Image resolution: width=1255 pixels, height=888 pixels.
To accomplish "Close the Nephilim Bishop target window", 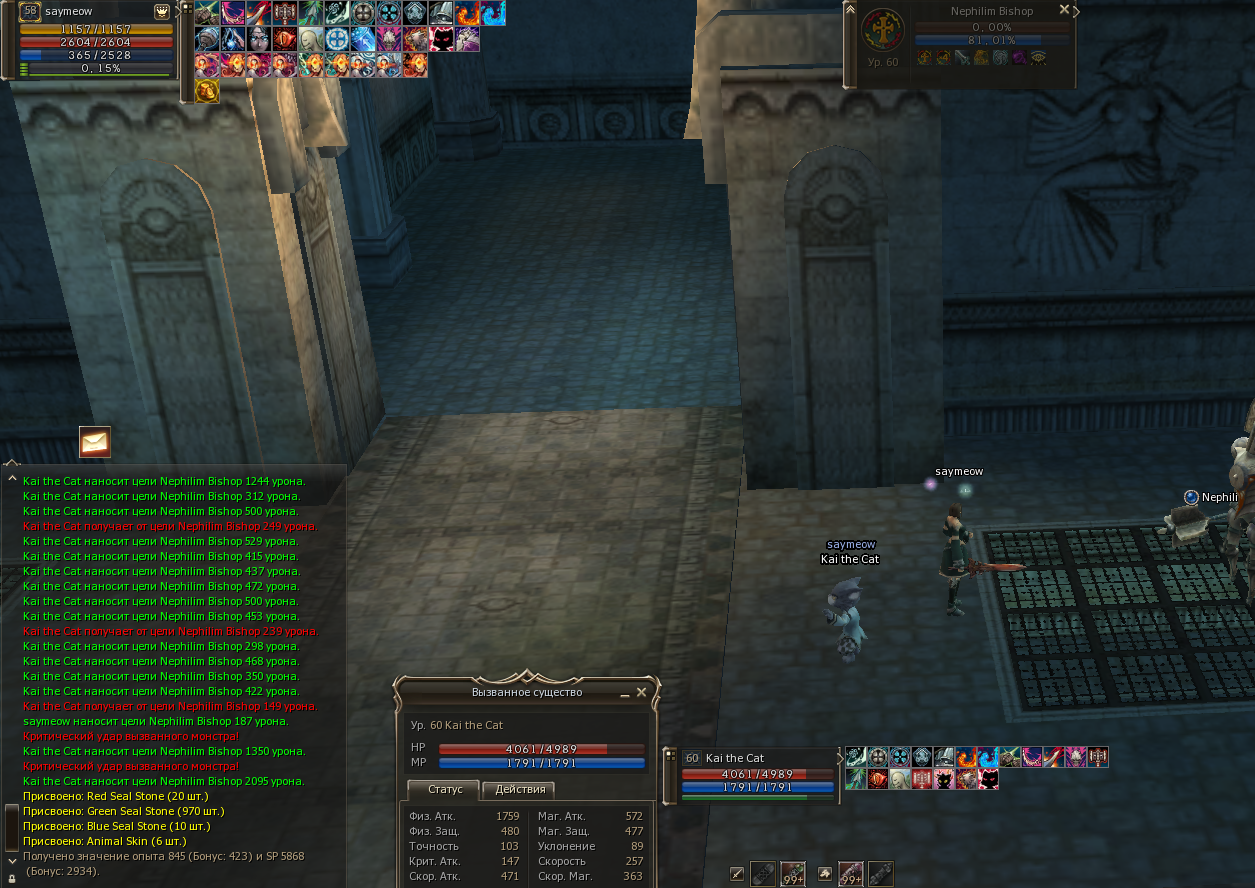I will pos(1064,10).
